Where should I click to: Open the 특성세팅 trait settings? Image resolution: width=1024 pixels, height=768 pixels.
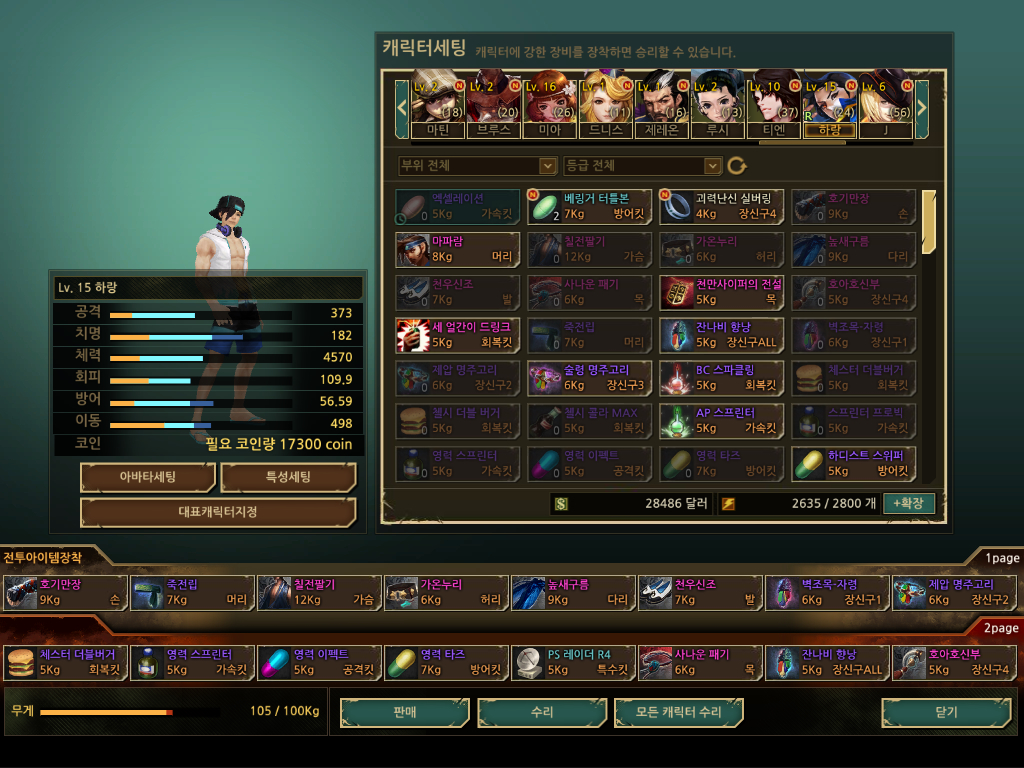(288, 477)
